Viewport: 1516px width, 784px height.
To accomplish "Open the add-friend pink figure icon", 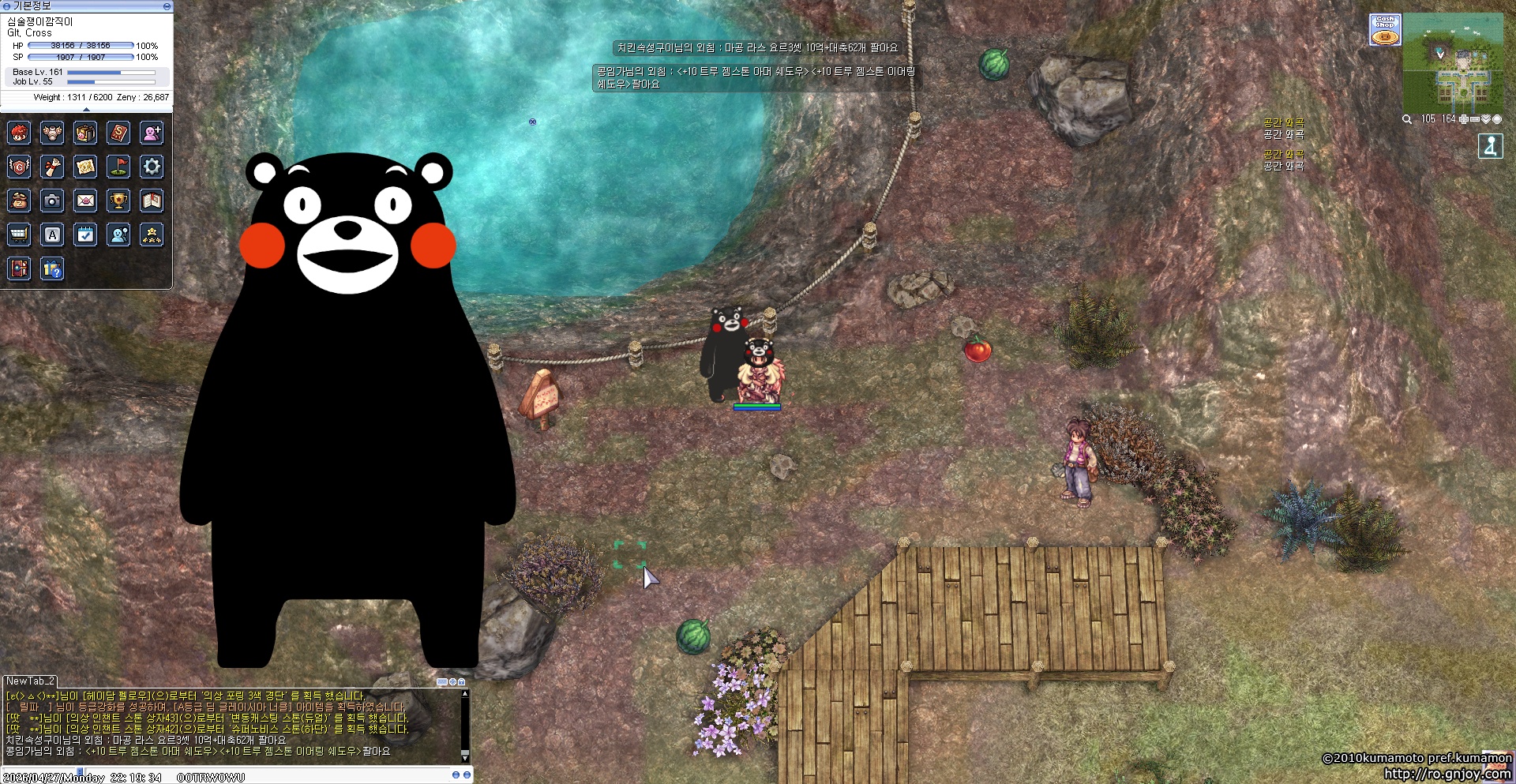I will click(152, 133).
